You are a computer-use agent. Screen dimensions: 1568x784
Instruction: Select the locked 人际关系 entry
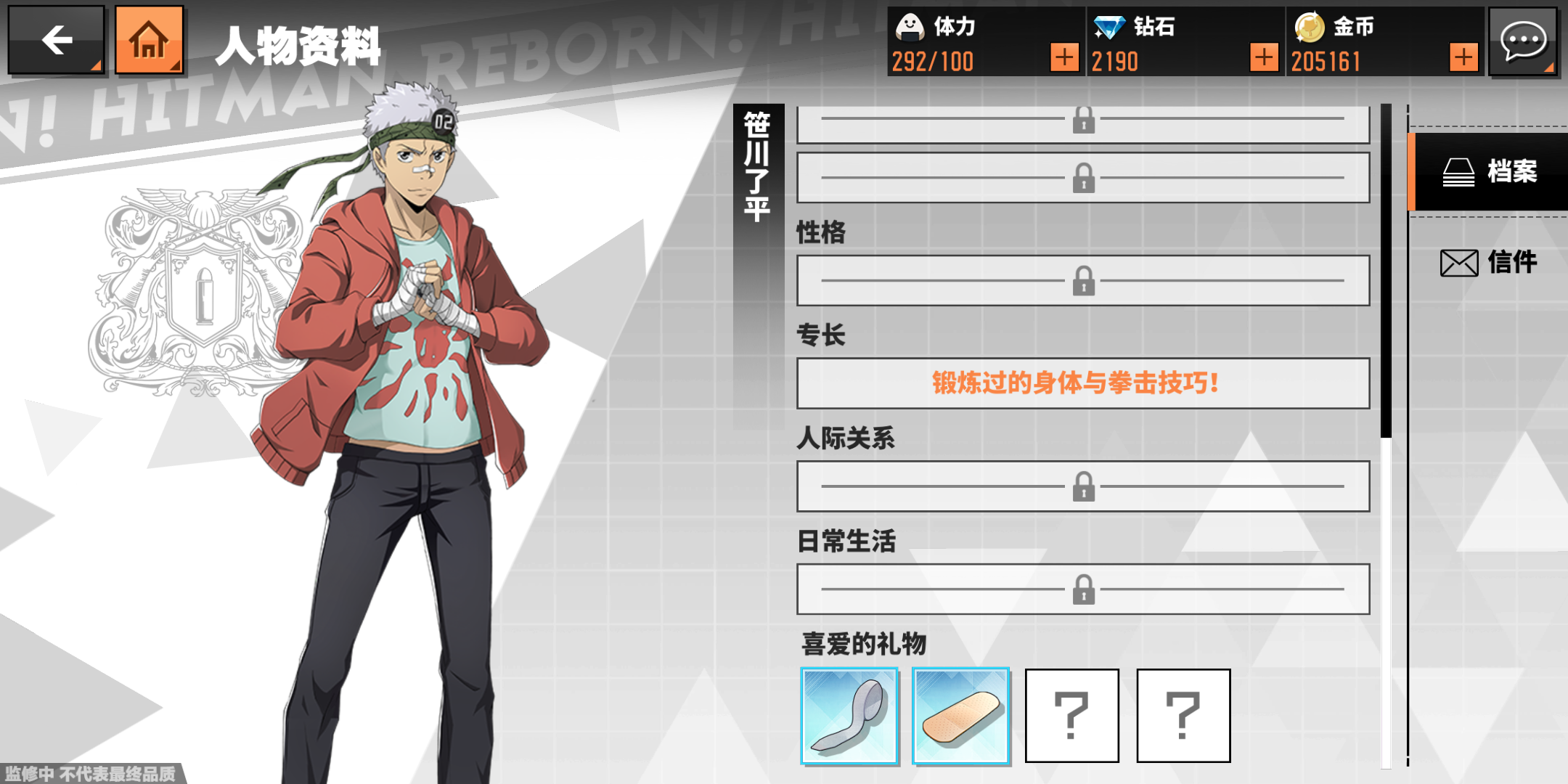[x=1082, y=486]
